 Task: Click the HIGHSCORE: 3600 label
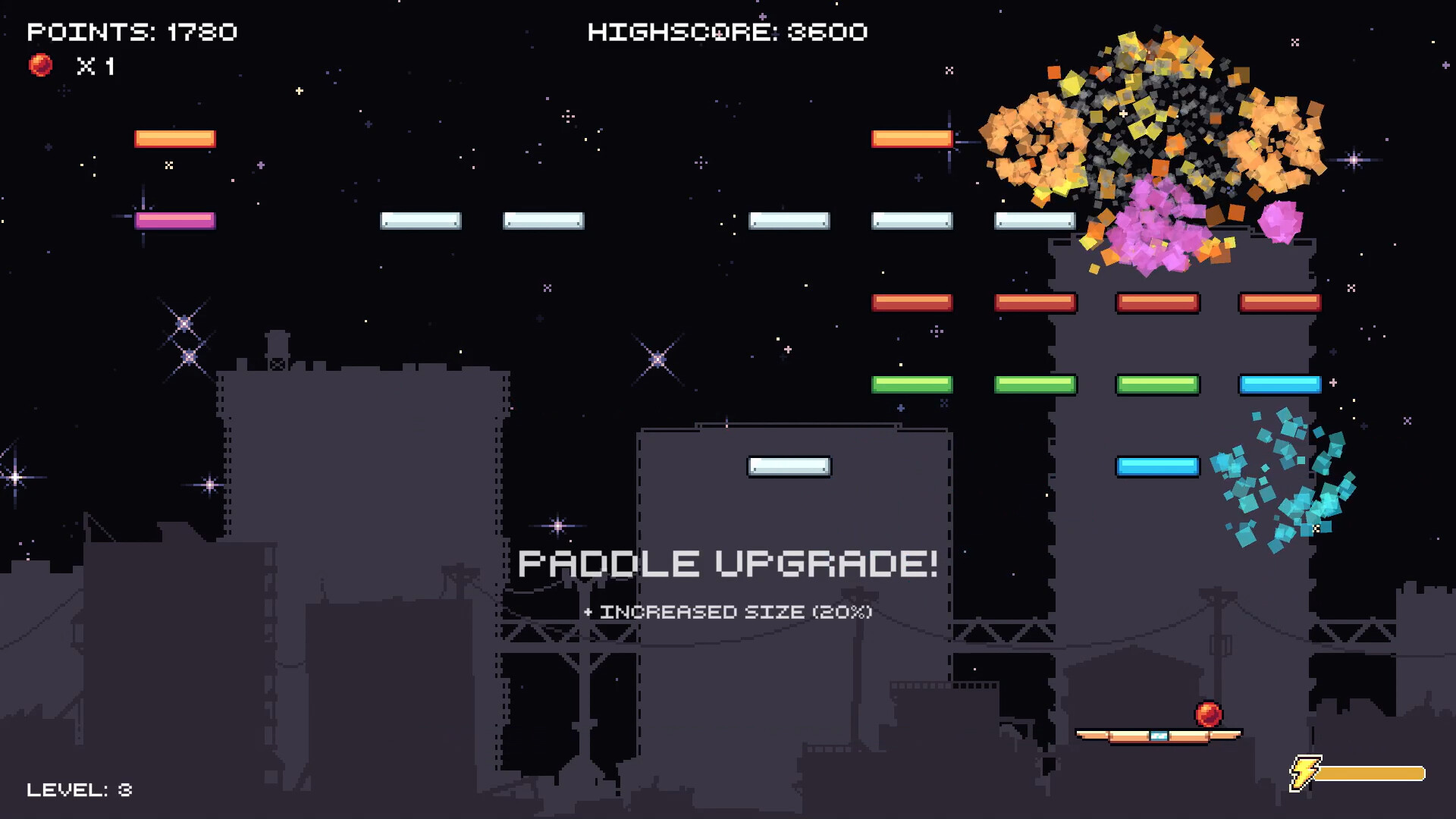pyautogui.click(x=728, y=32)
